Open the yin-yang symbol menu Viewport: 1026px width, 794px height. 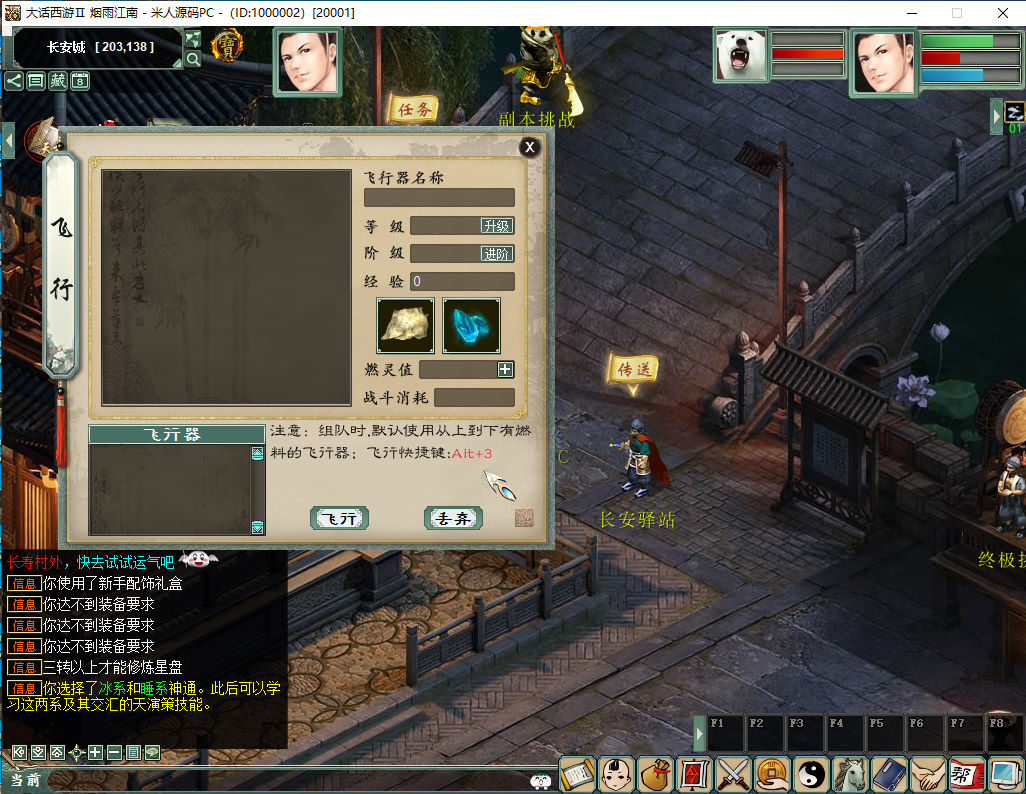pos(811,774)
